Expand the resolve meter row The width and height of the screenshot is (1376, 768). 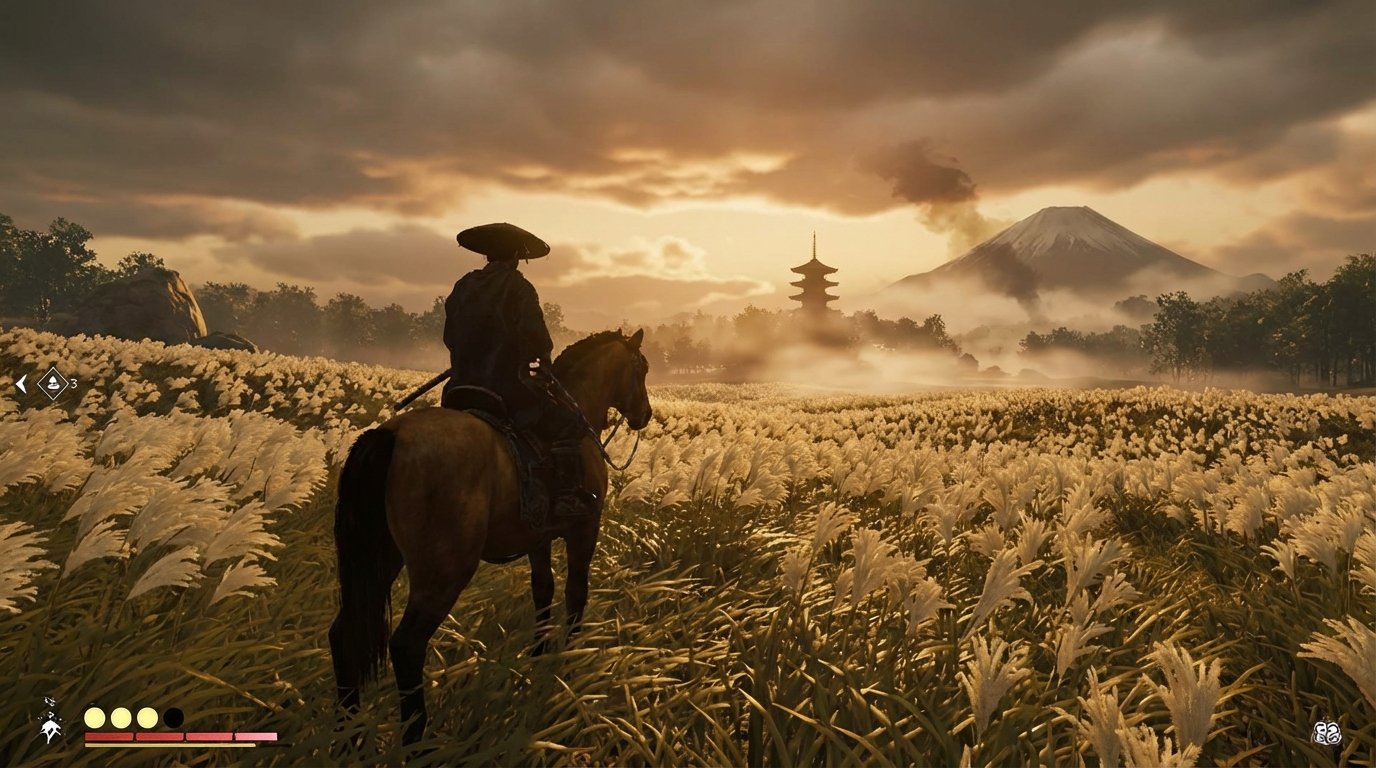(134, 716)
